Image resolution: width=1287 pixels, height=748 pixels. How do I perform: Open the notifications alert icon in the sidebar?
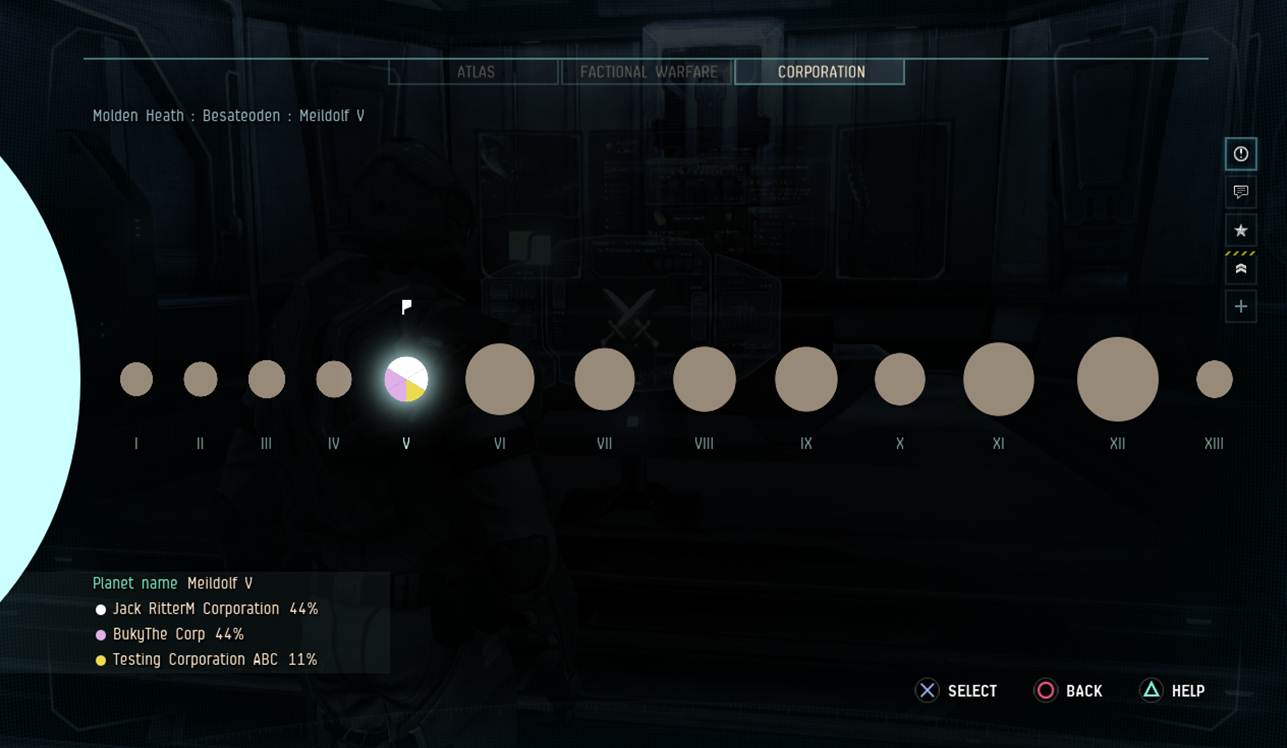coord(1240,154)
